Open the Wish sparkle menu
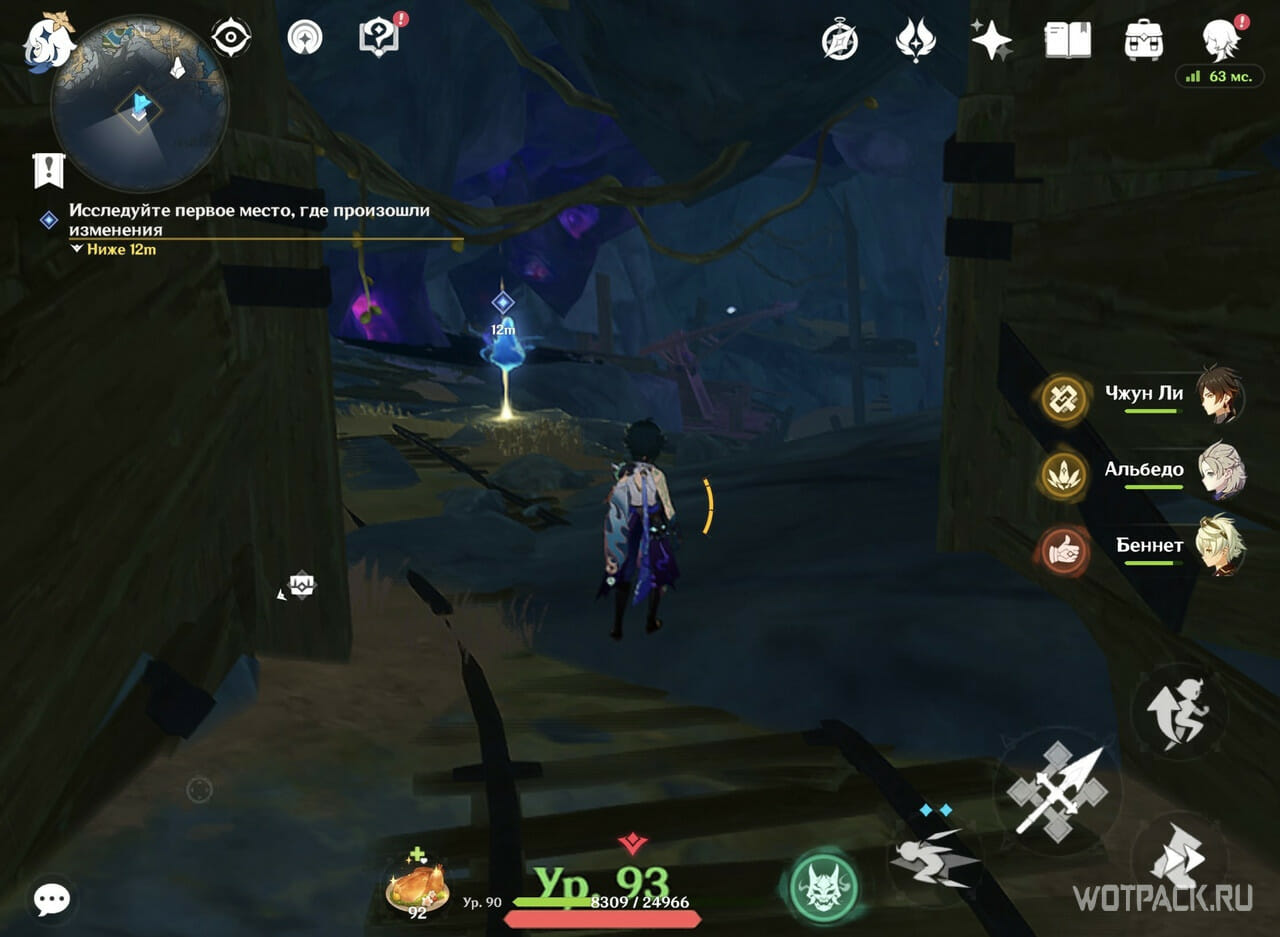1280x937 pixels. (x=991, y=40)
